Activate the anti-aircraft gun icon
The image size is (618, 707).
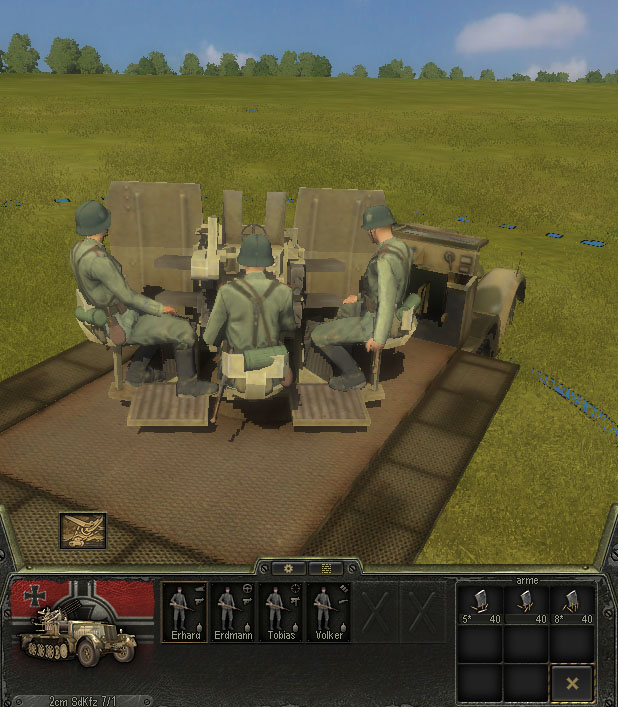[82, 530]
